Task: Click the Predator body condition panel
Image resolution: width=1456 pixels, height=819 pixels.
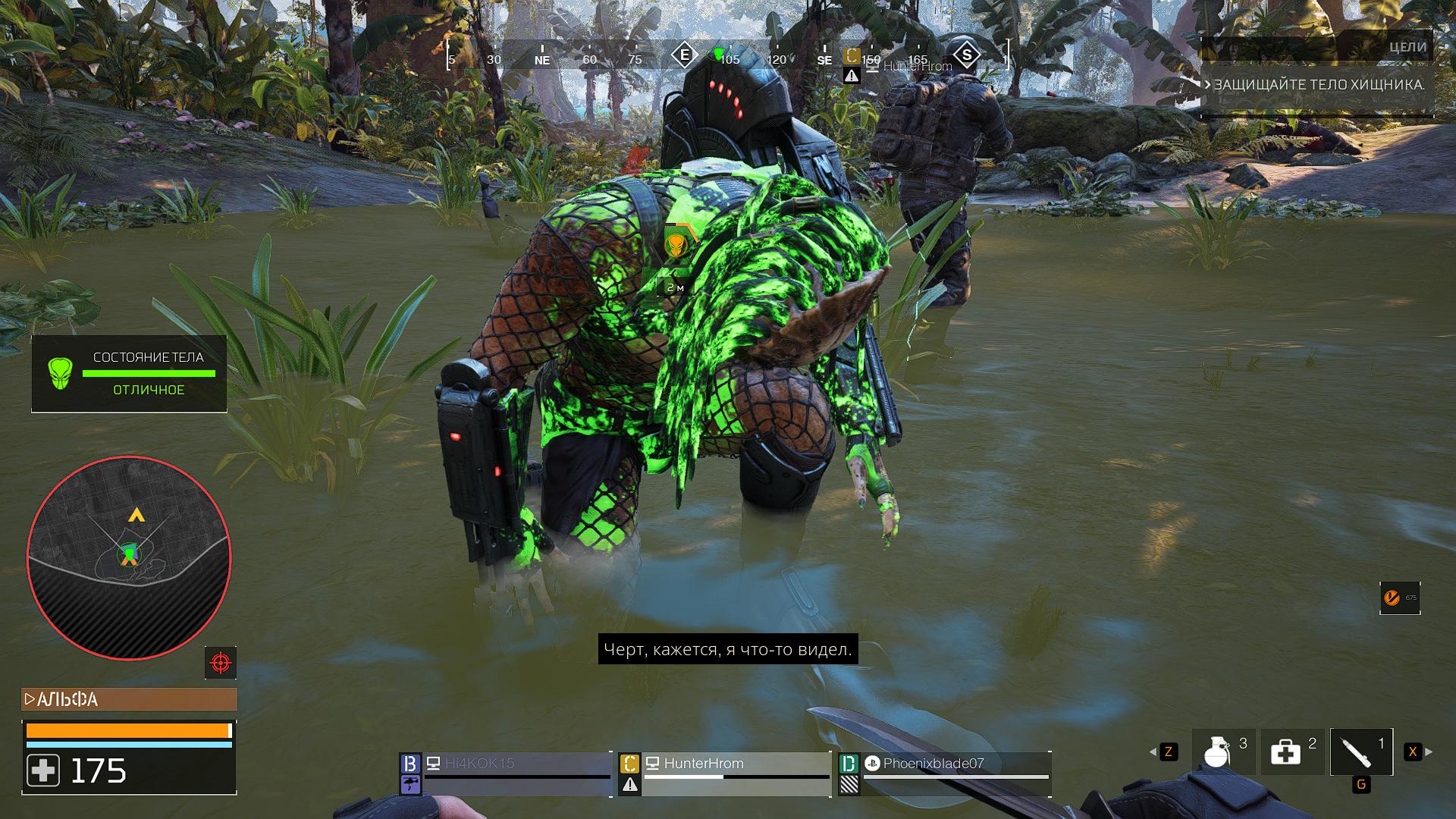Action: [x=129, y=374]
